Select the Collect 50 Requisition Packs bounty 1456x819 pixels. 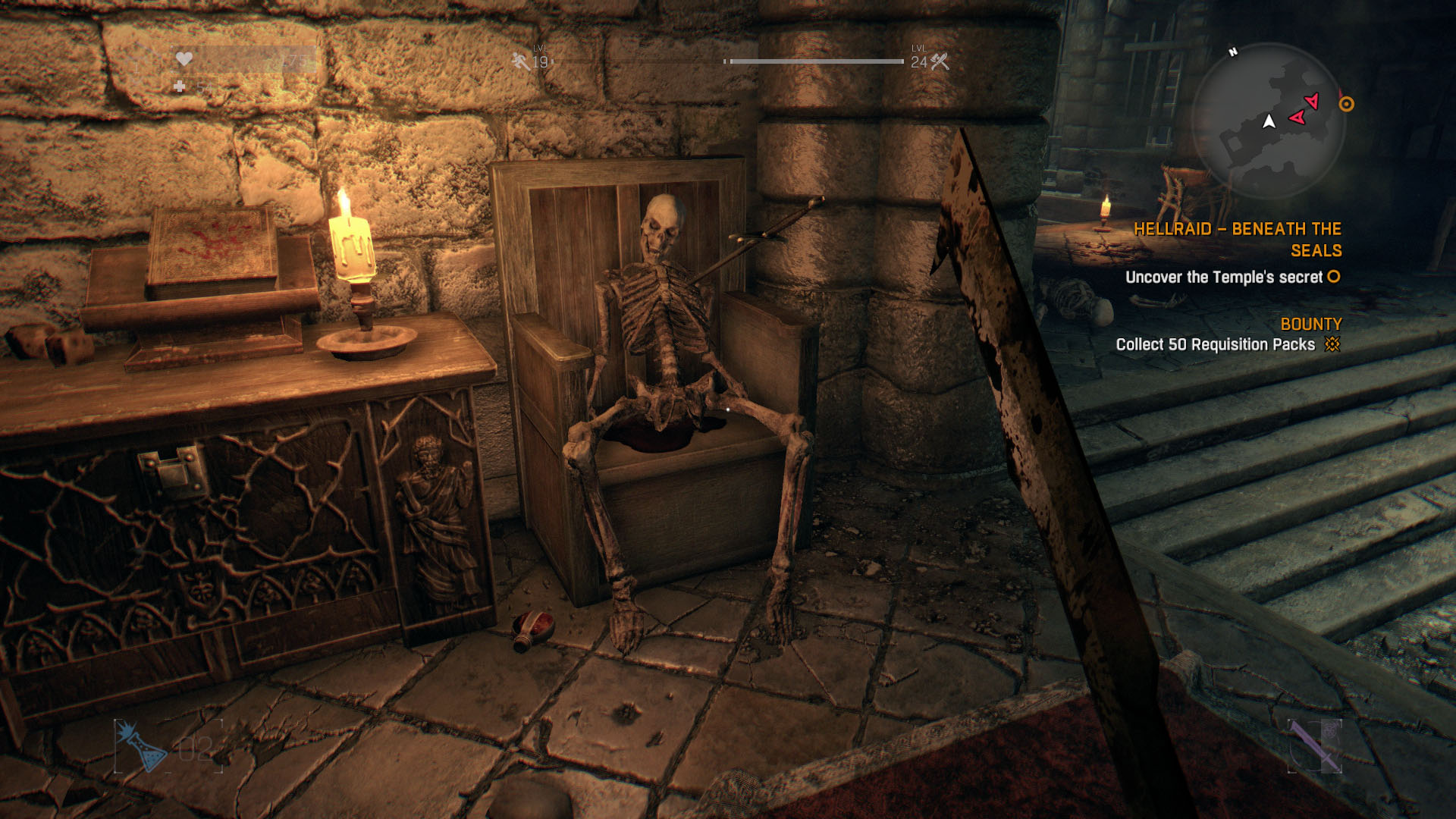pos(1215,345)
